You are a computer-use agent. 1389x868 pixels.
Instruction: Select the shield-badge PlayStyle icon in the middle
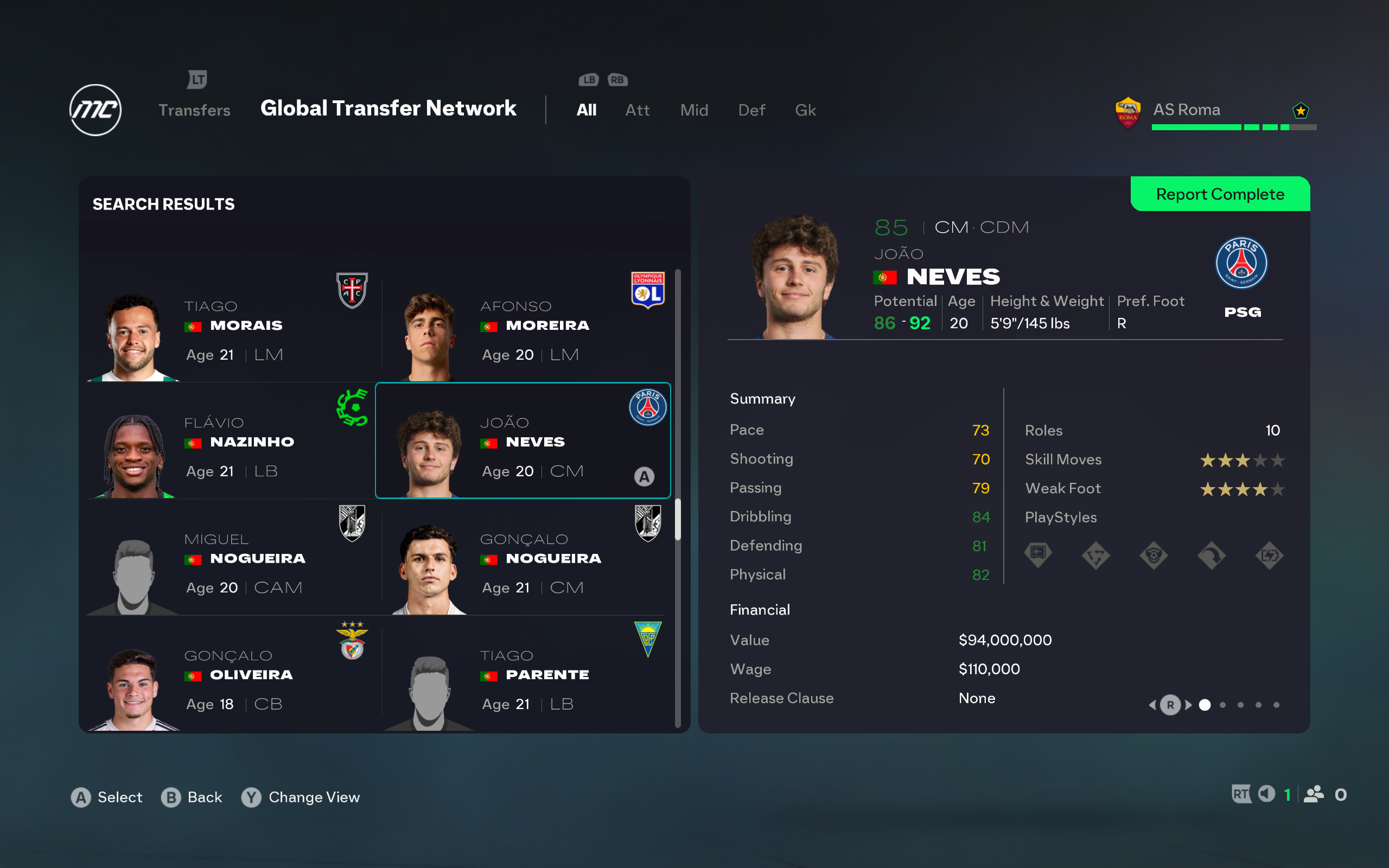pos(1154,554)
